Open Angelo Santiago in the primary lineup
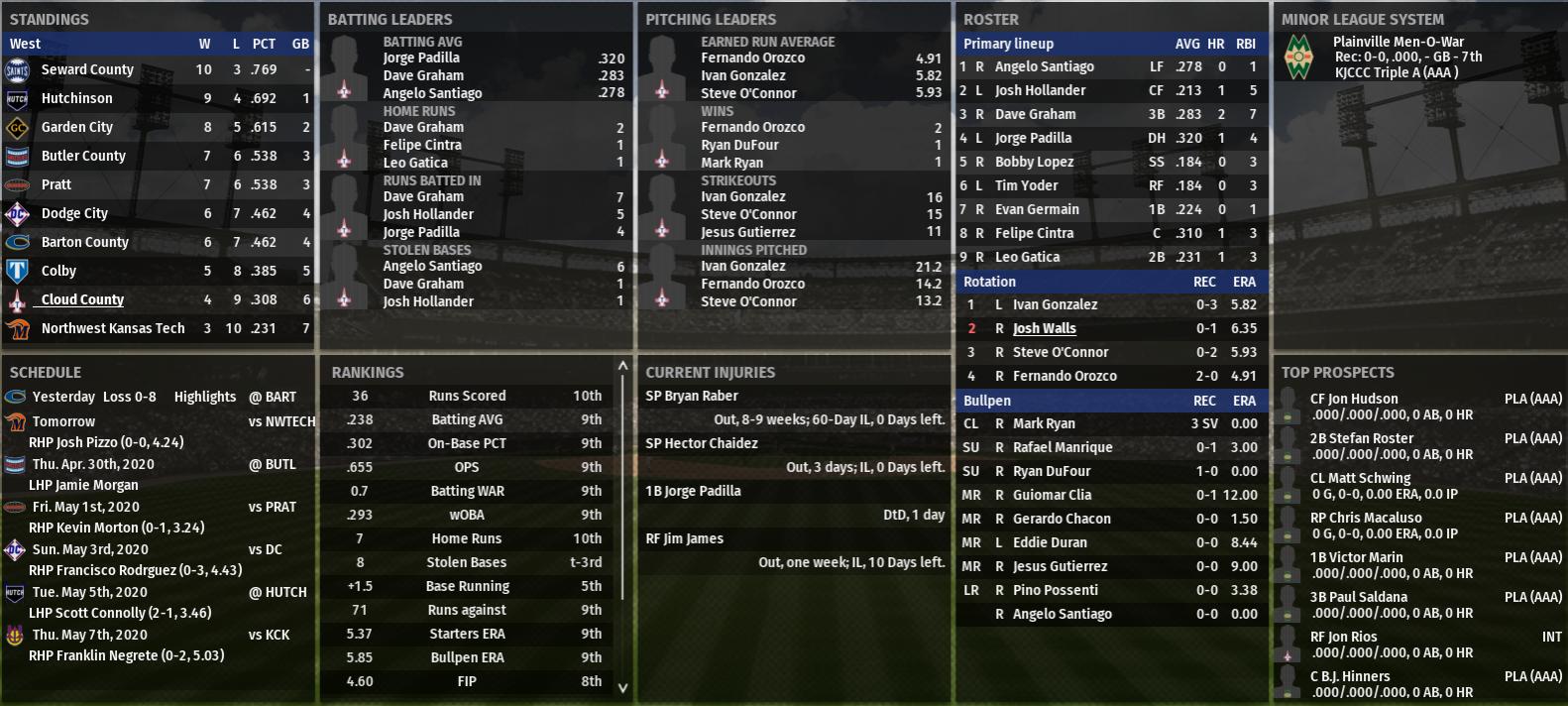The height and width of the screenshot is (706, 1568). 1044,66
